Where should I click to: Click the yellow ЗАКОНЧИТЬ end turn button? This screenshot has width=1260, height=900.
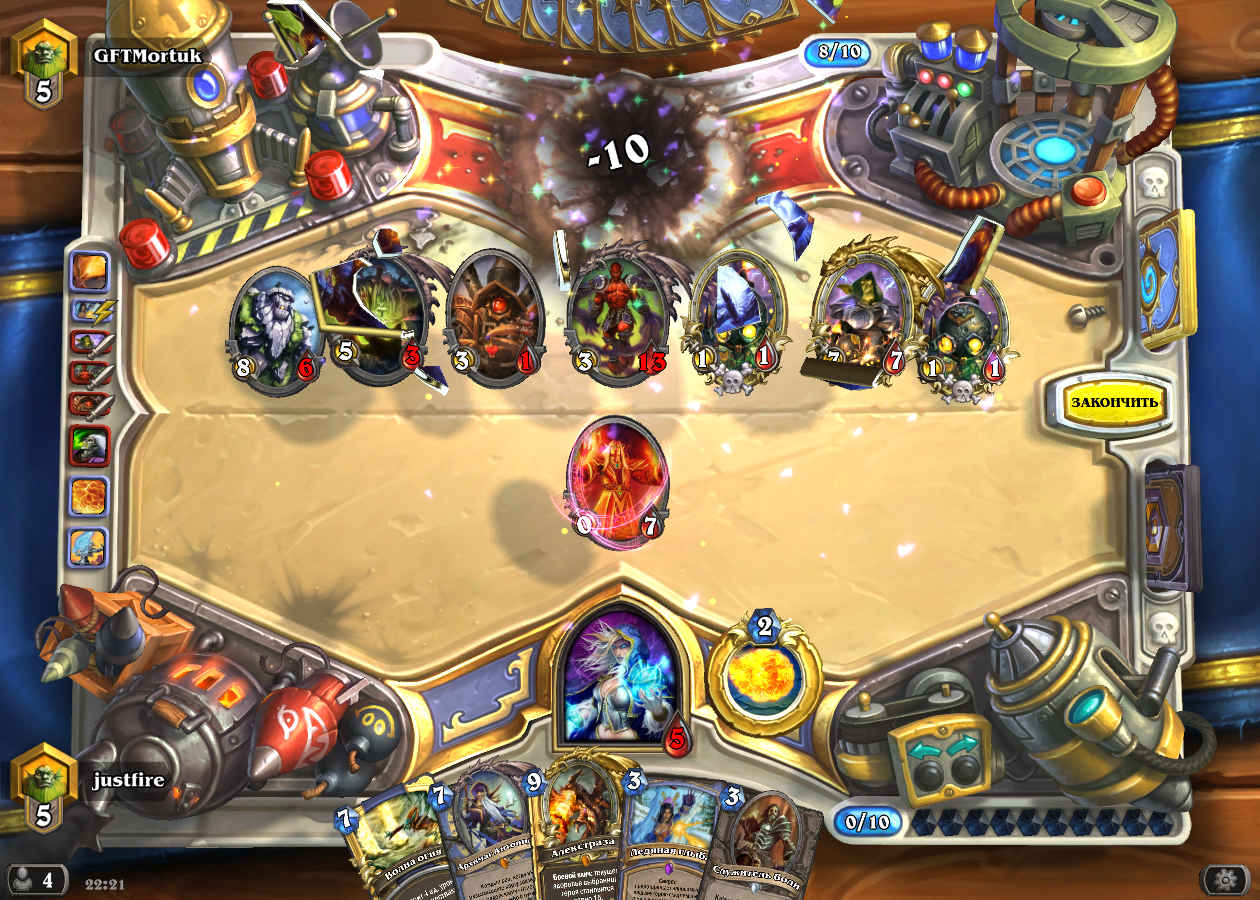pos(1113,403)
